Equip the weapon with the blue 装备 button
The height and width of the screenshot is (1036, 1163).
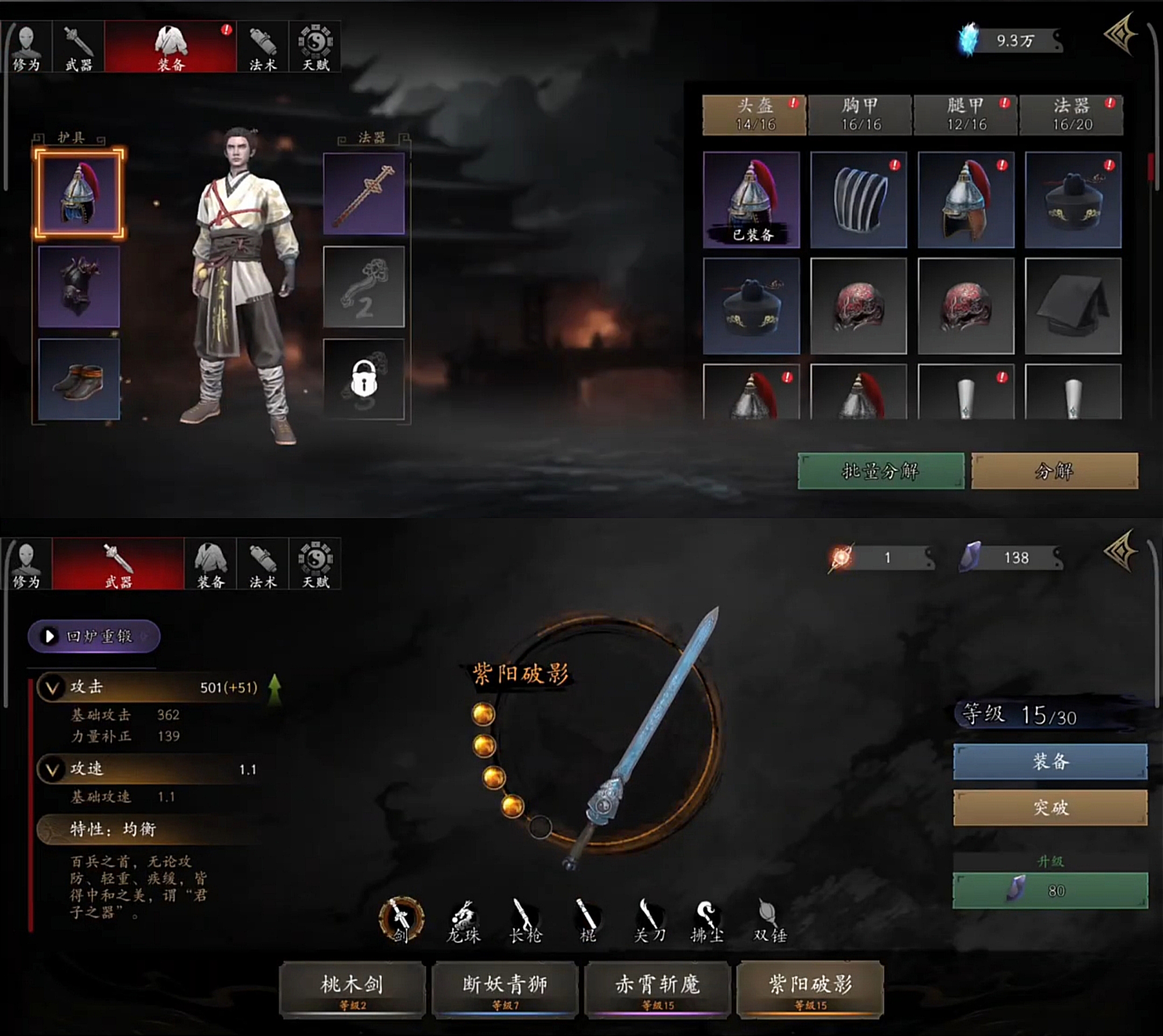(x=1050, y=761)
